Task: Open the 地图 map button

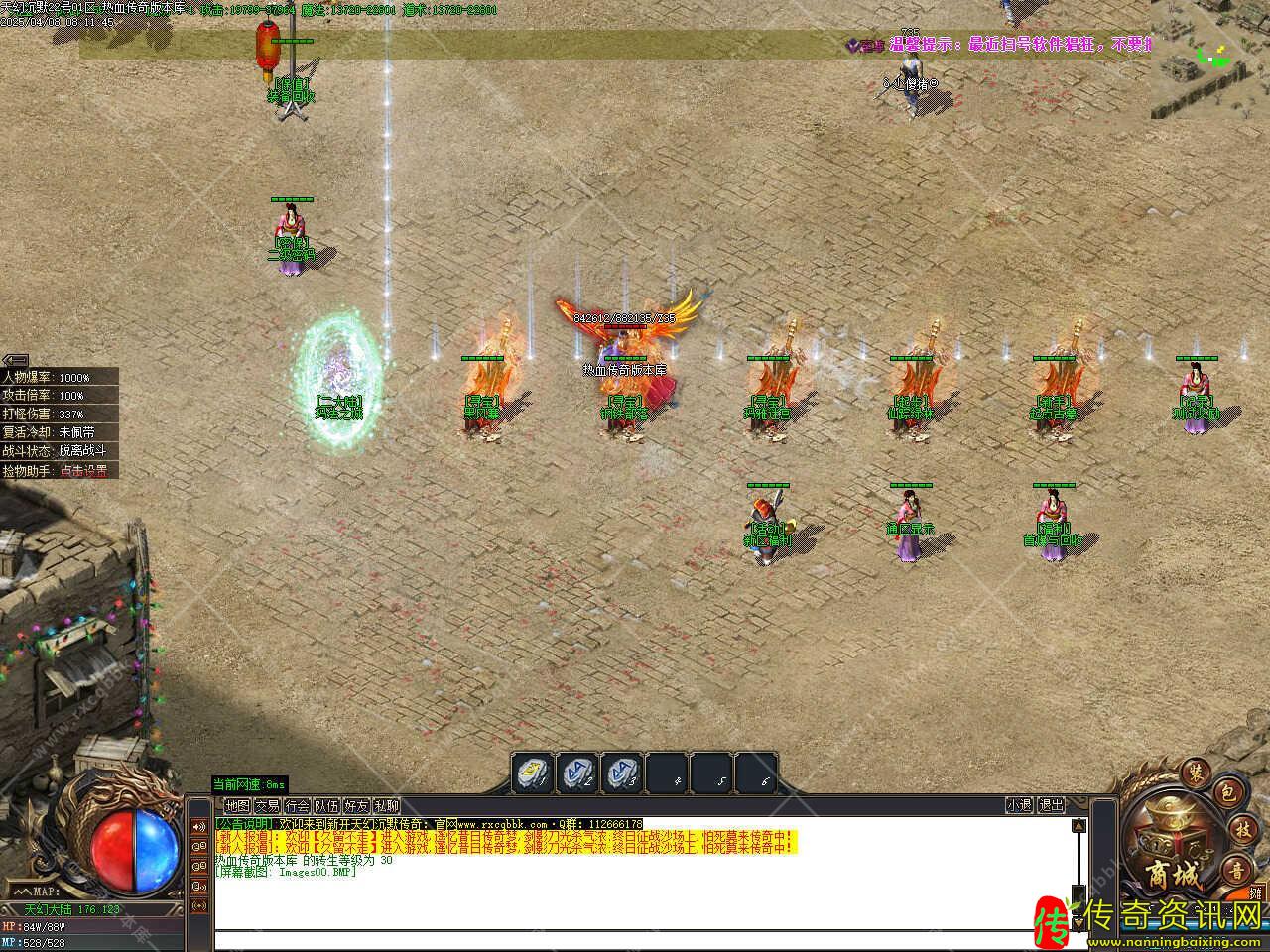Action: [x=237, y=805]
